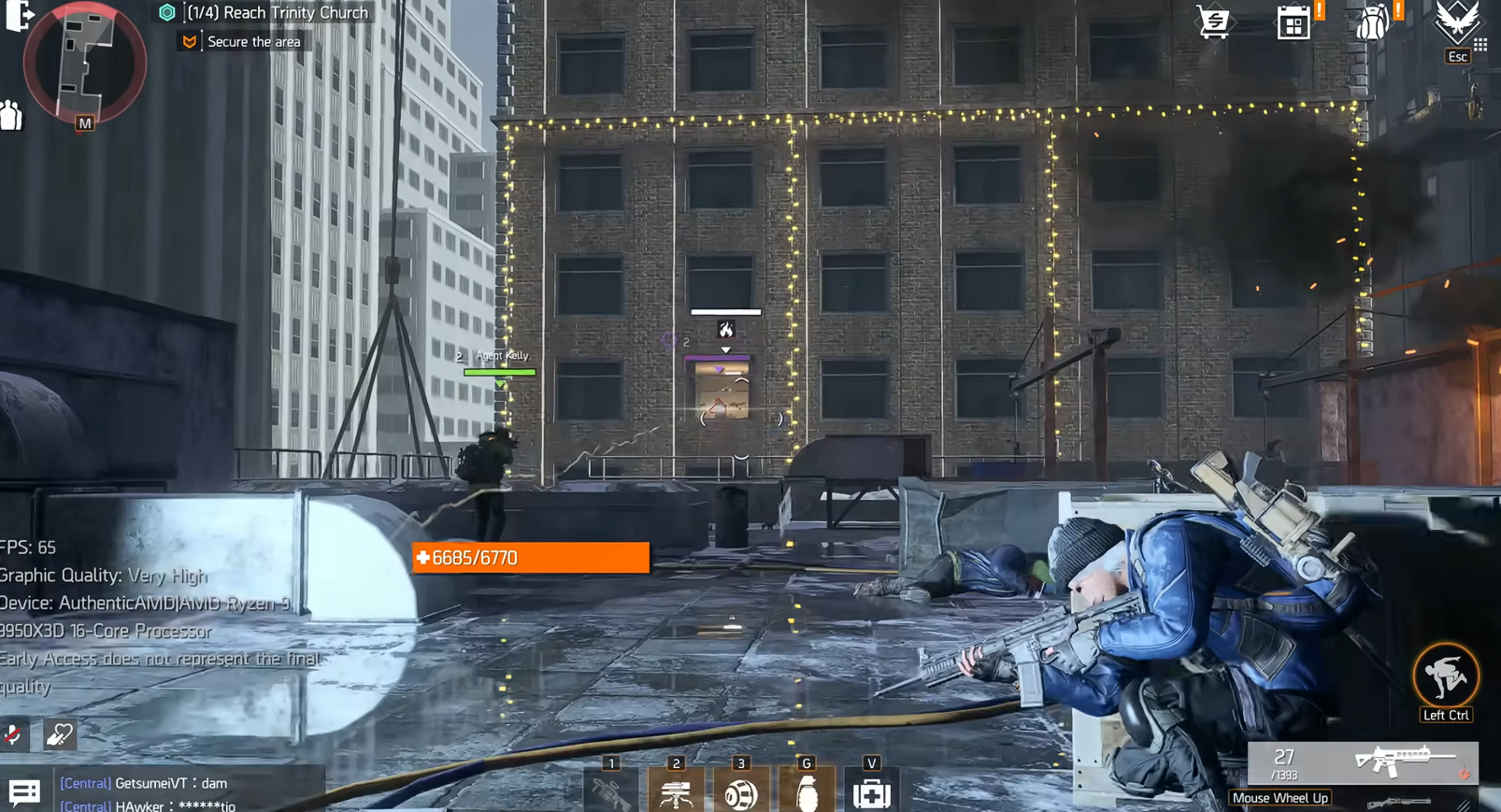Image resolution: width=1501 pixels, height=812 pixels.
Task: Activate the weapon skill in slot 1
Action: pyautogui.click(x=611, y=792)
